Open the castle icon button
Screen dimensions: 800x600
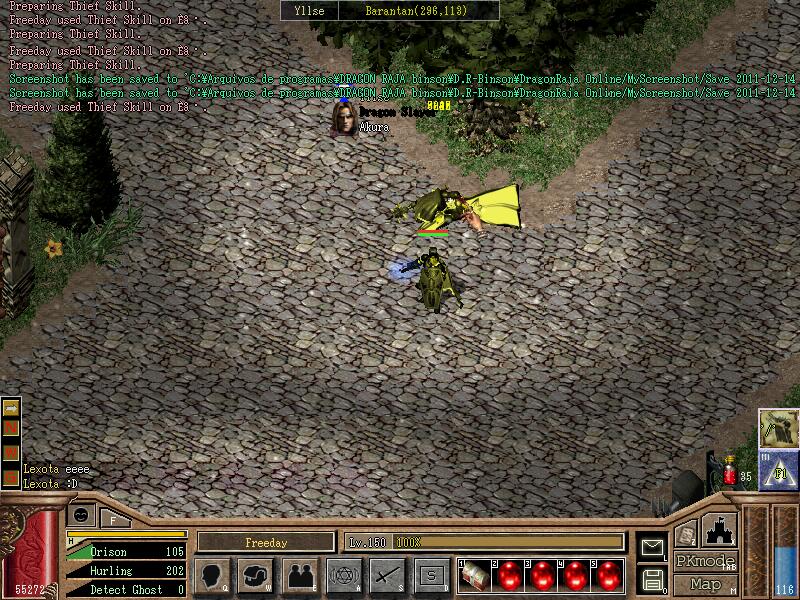(x=721, y=528)
